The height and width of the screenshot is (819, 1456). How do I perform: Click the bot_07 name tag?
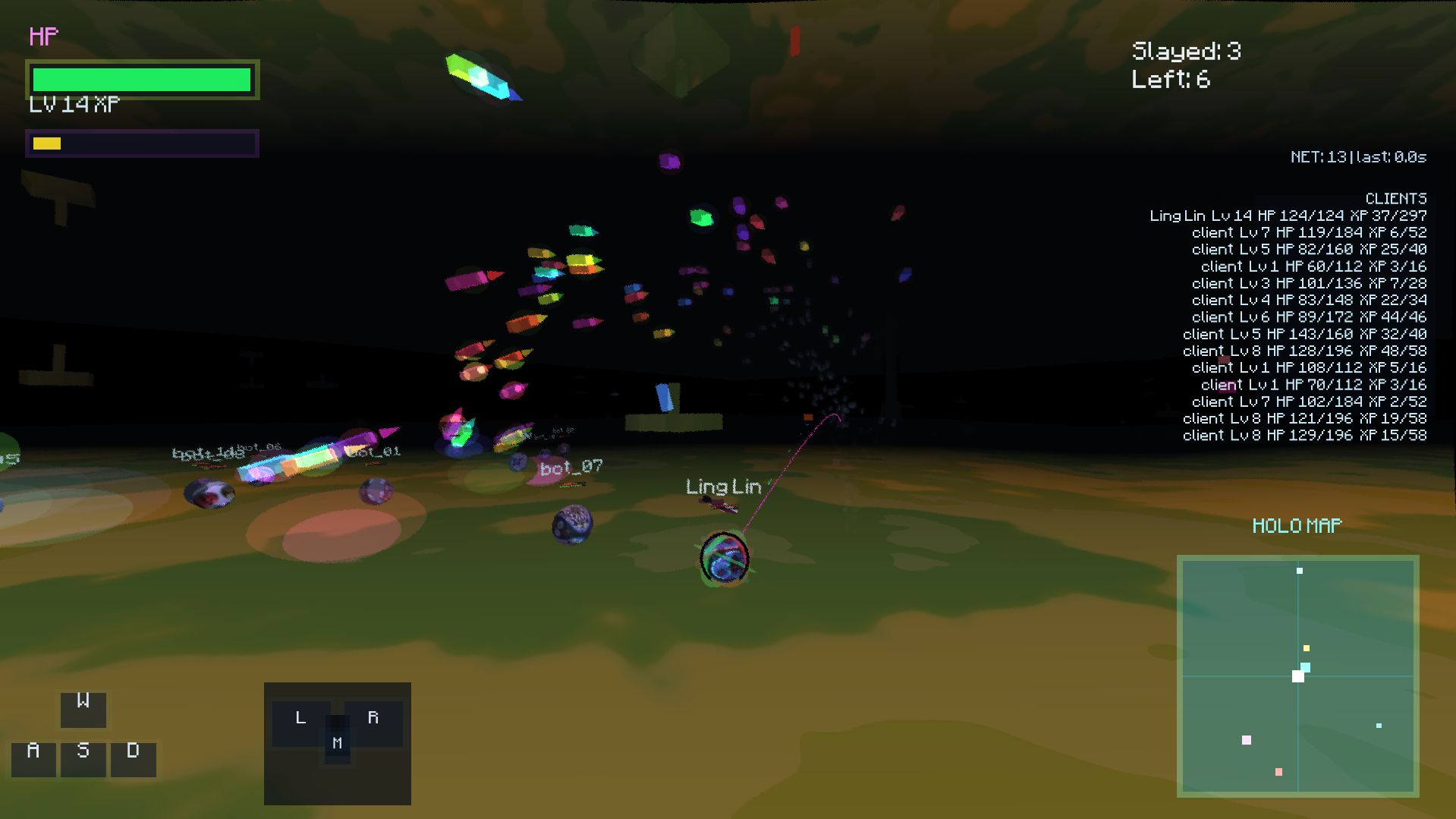point(571,466)
